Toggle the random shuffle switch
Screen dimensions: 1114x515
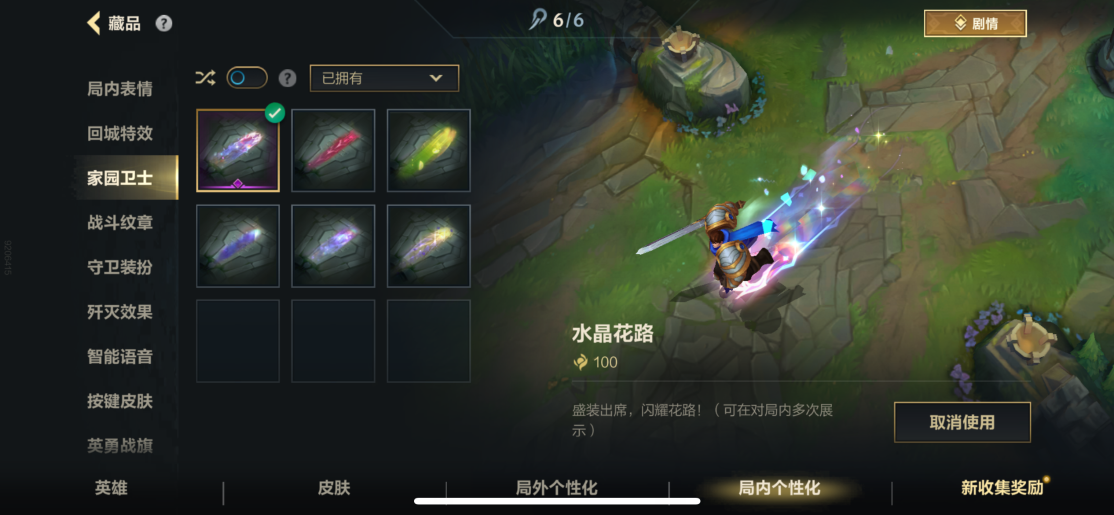tap(247, 78)
